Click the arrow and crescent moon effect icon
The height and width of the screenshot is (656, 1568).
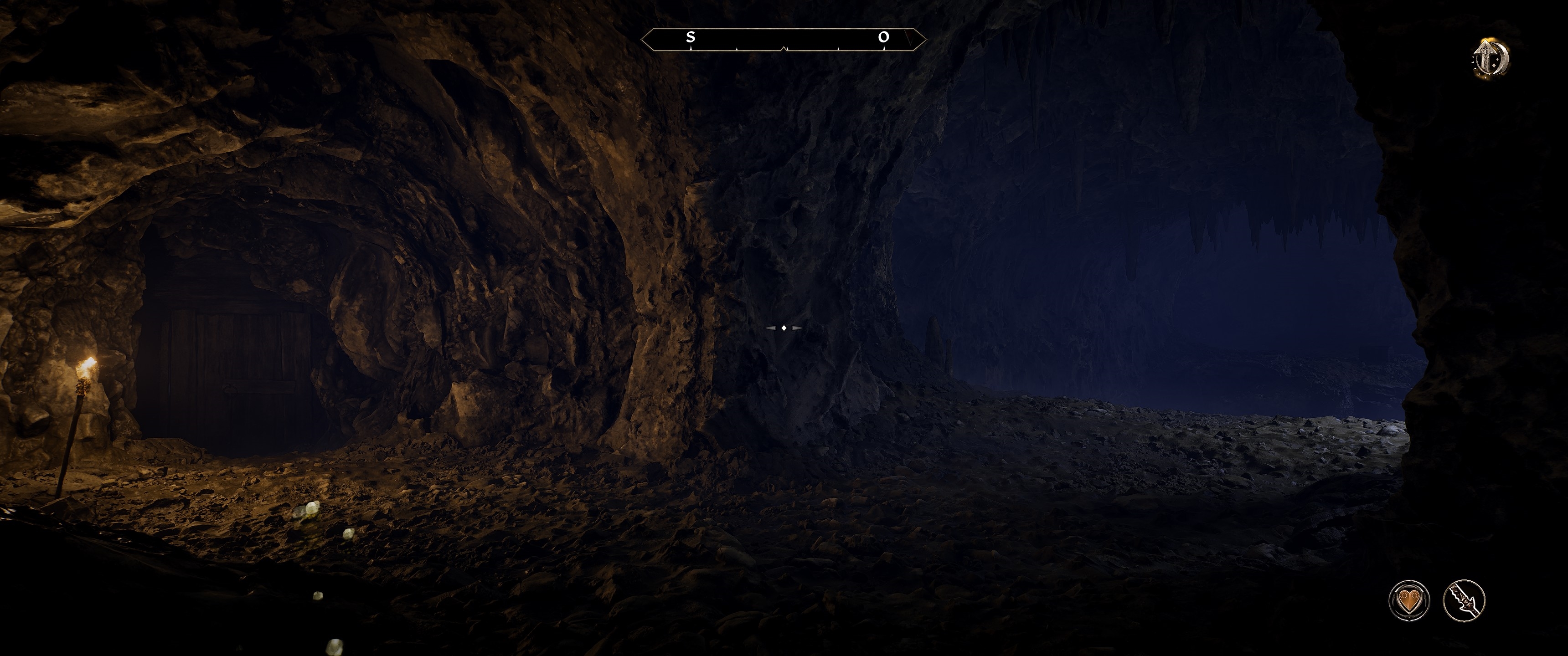pos(1490,58)
